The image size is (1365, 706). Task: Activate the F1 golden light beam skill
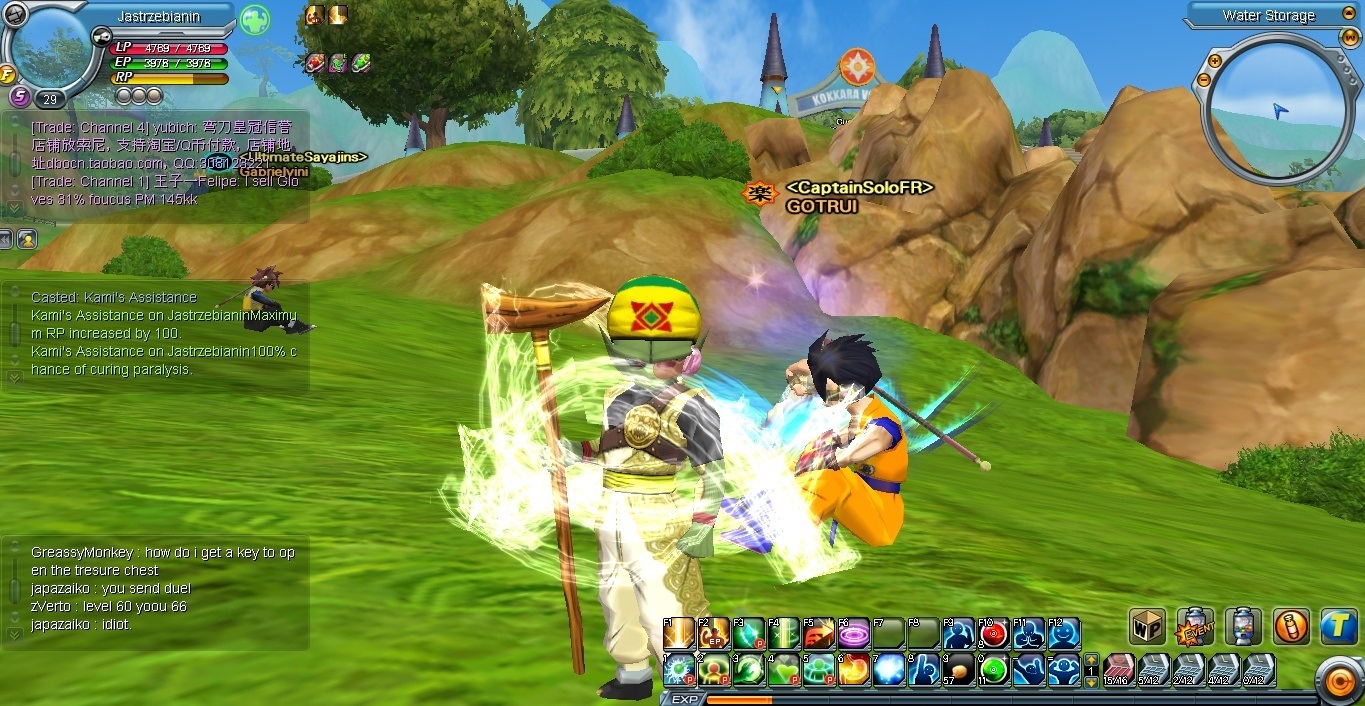pos(679,633)
